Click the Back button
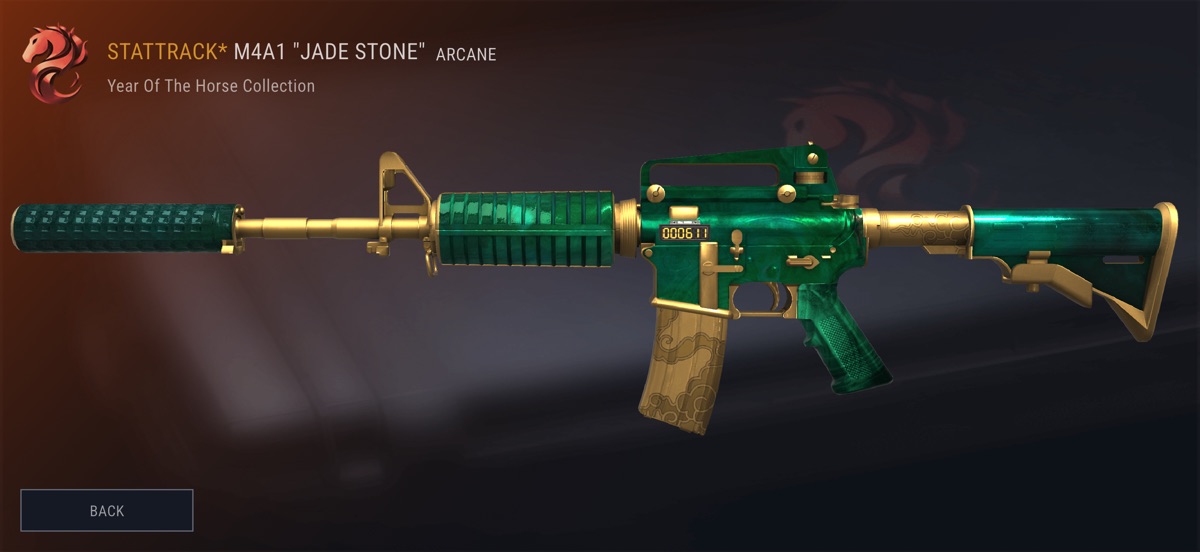The image size is (1200, 552). point(107,510)
